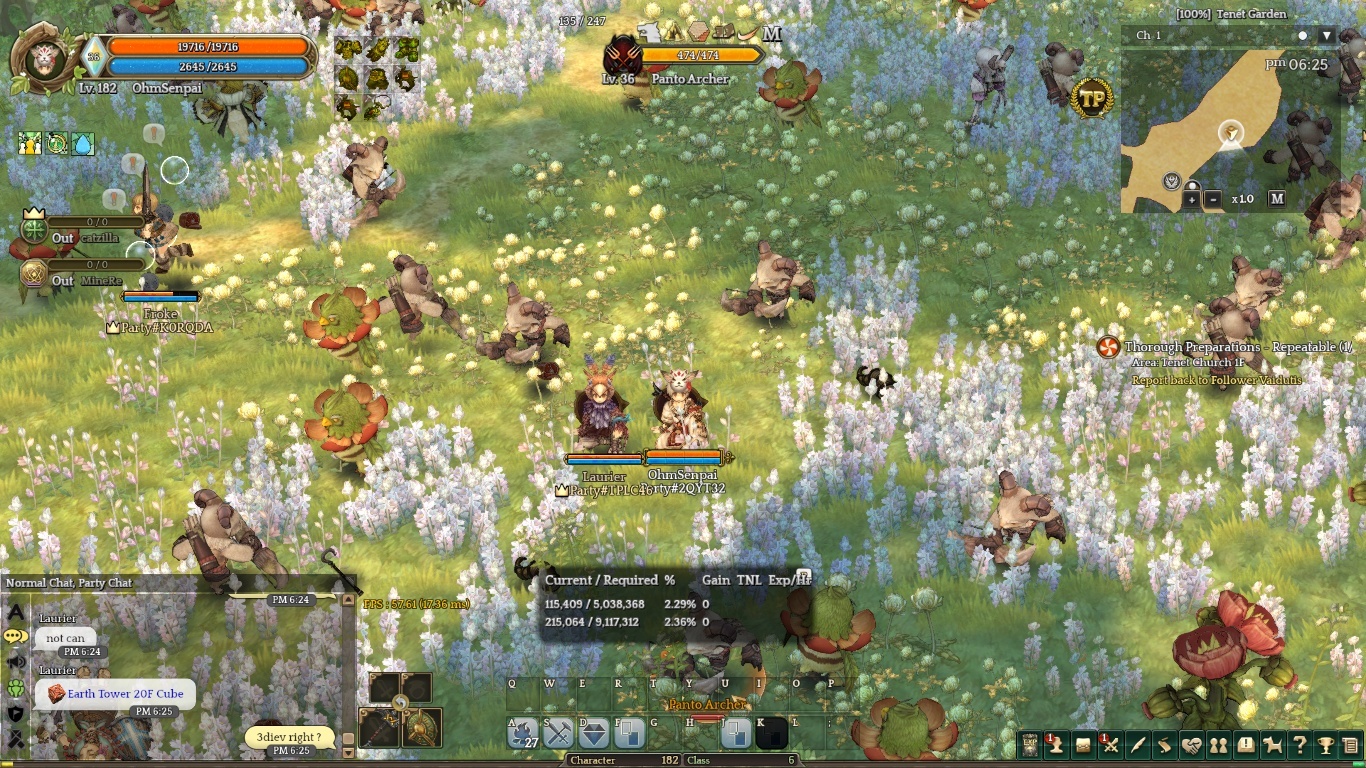Use the campfire skill in slot A
The height and width of the screenshot is (768, 1366).
click(523, 734)
